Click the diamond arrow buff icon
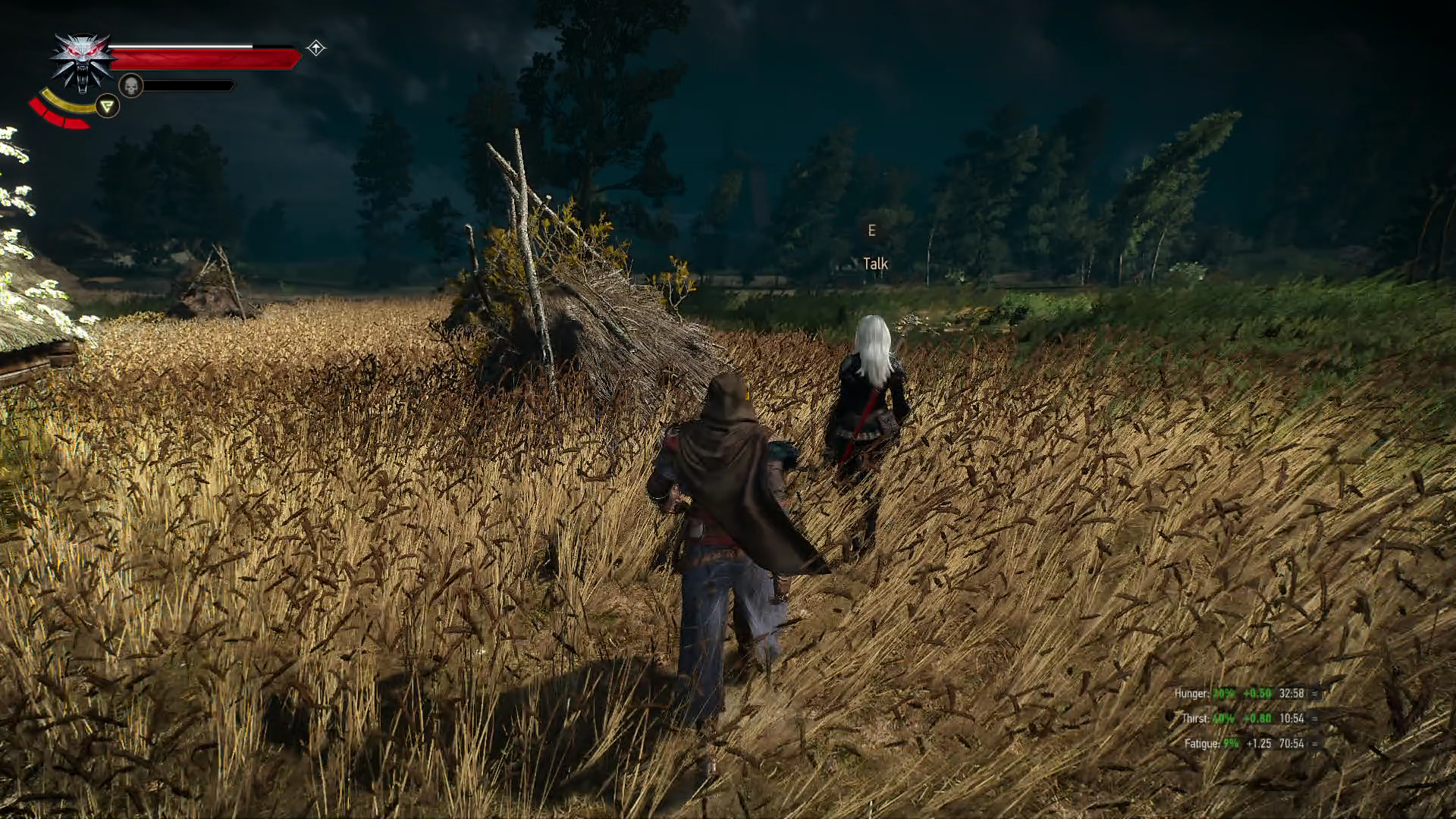Viewport: 1456px width, 819px height. pyautogui.click(x=316, y=49)
